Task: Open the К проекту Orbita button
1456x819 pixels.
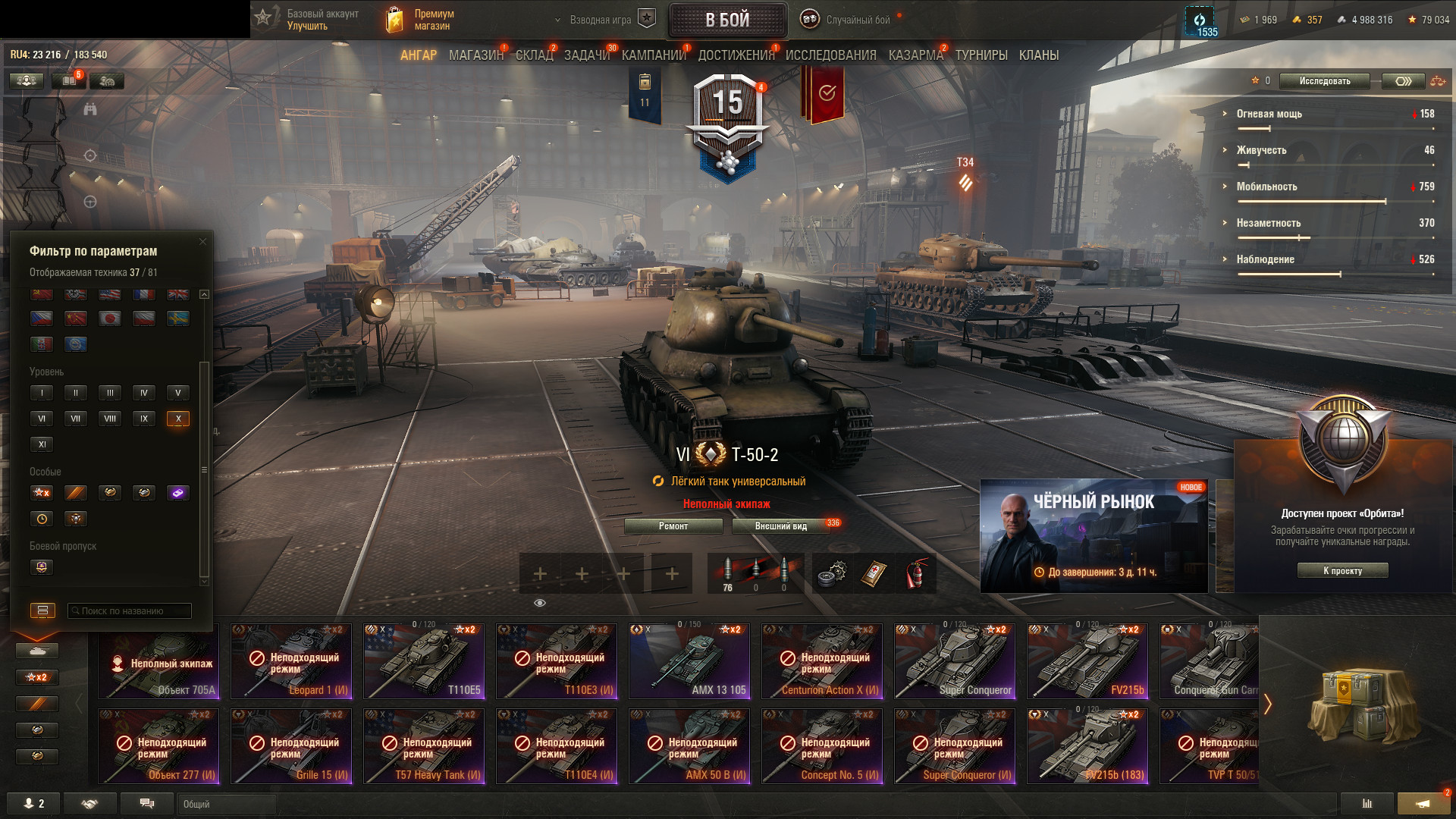Action: [1342, 571]
